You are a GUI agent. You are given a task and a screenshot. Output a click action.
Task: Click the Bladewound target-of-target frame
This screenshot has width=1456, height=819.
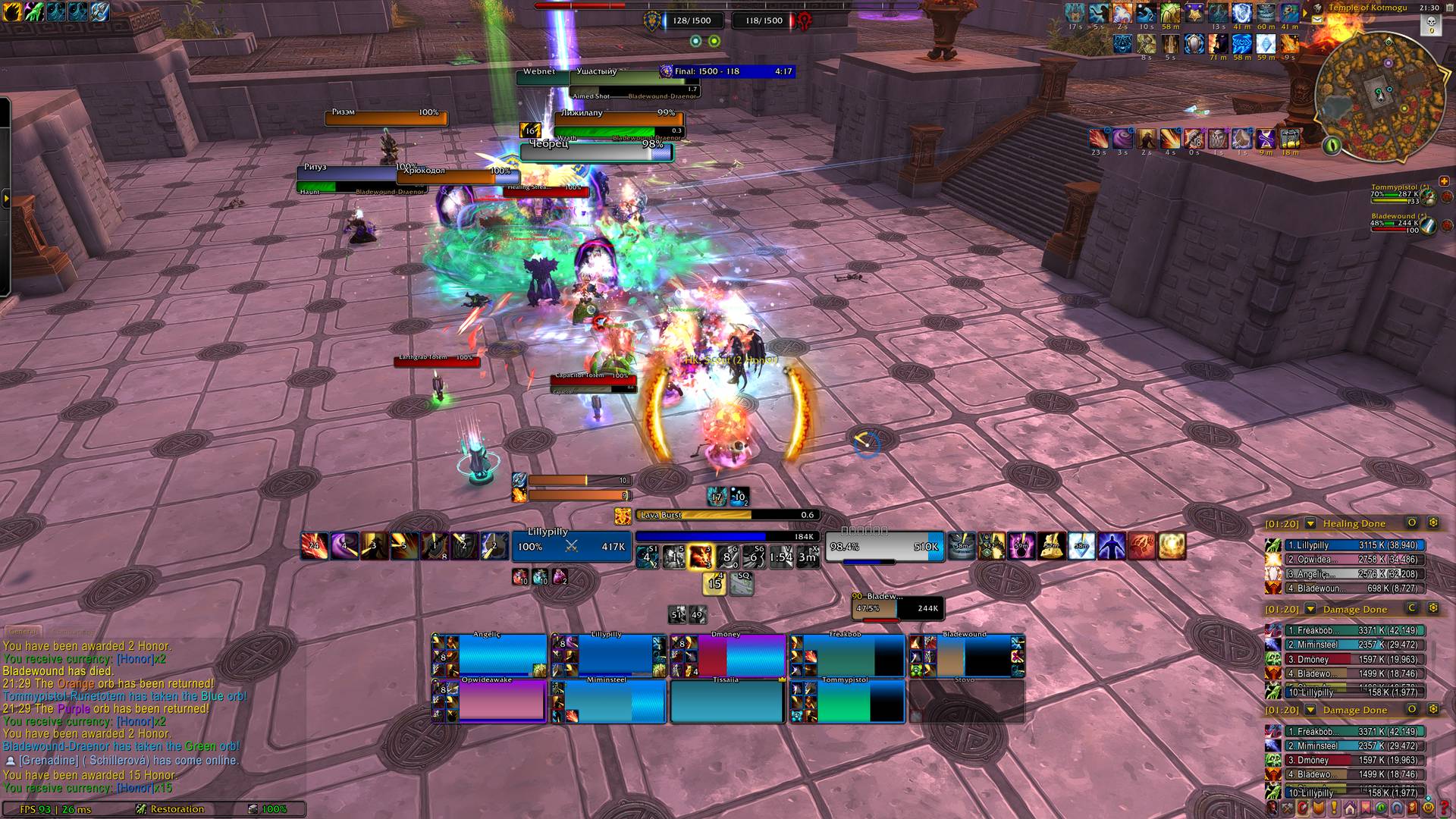point(897,607)
